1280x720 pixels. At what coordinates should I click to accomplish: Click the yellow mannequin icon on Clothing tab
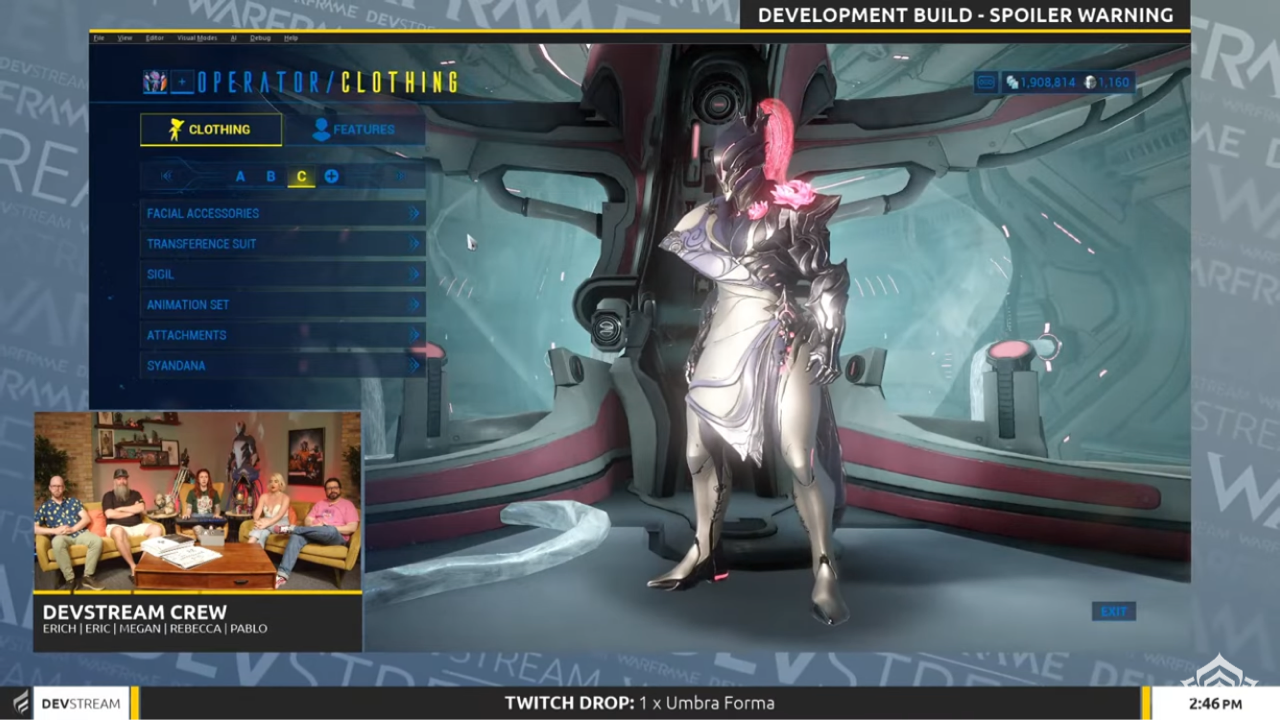click(x=176, y=129)
